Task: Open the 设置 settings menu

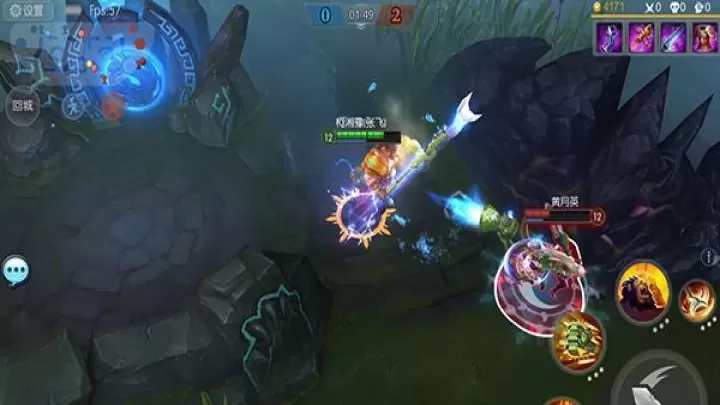Action: [28, 11]
